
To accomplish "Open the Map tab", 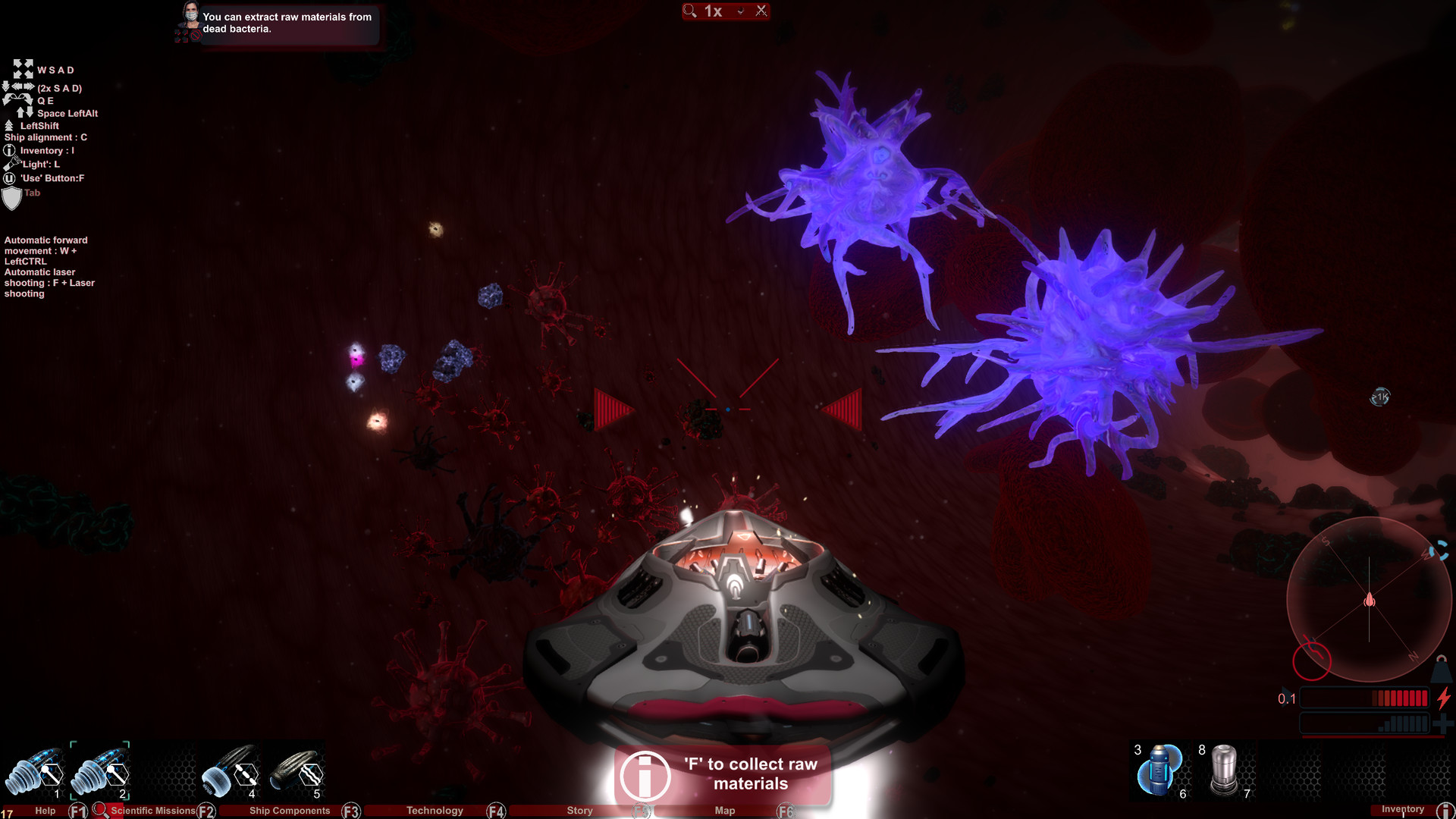I will point(725,811).
